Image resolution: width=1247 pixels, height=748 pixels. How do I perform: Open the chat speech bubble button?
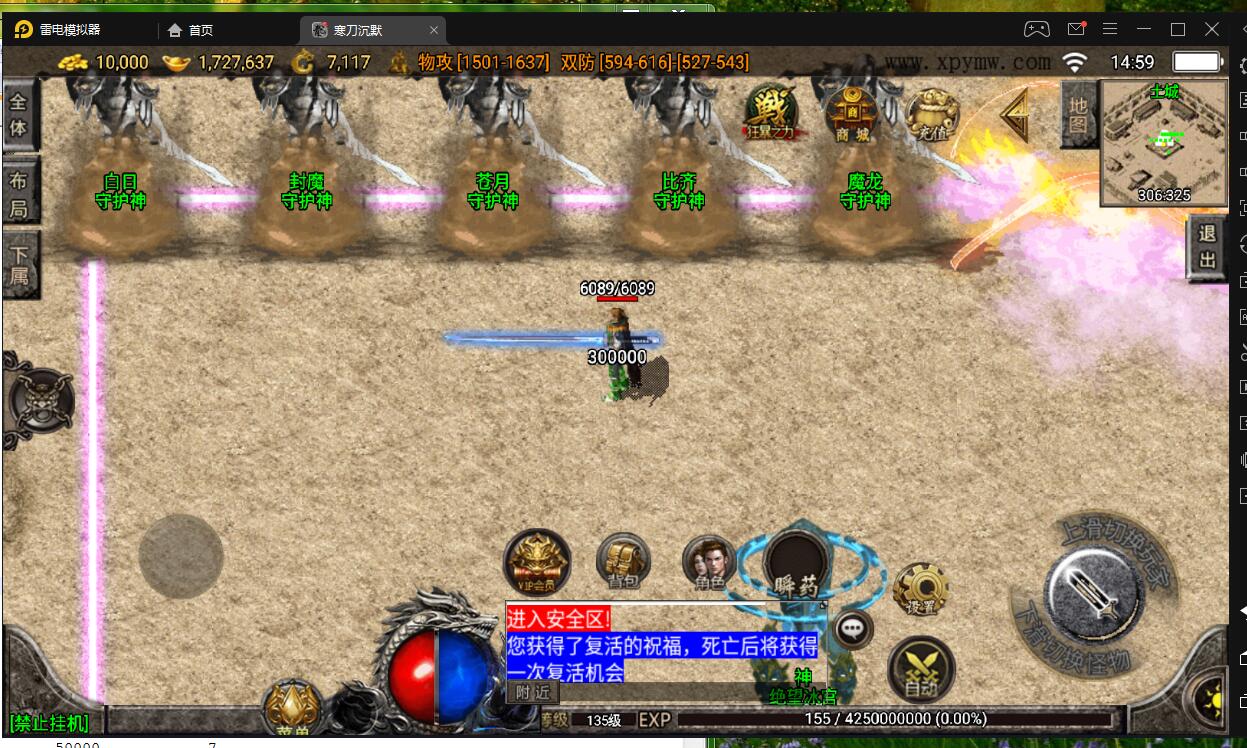[x=852, y=628]
